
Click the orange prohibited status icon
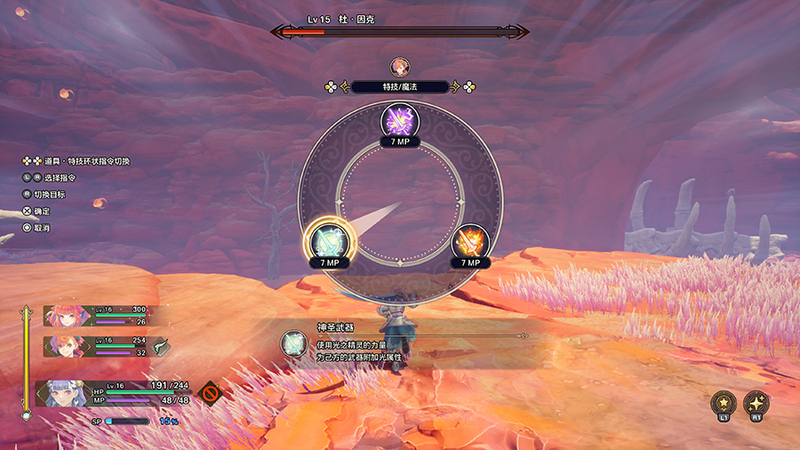tap(209, 391)
